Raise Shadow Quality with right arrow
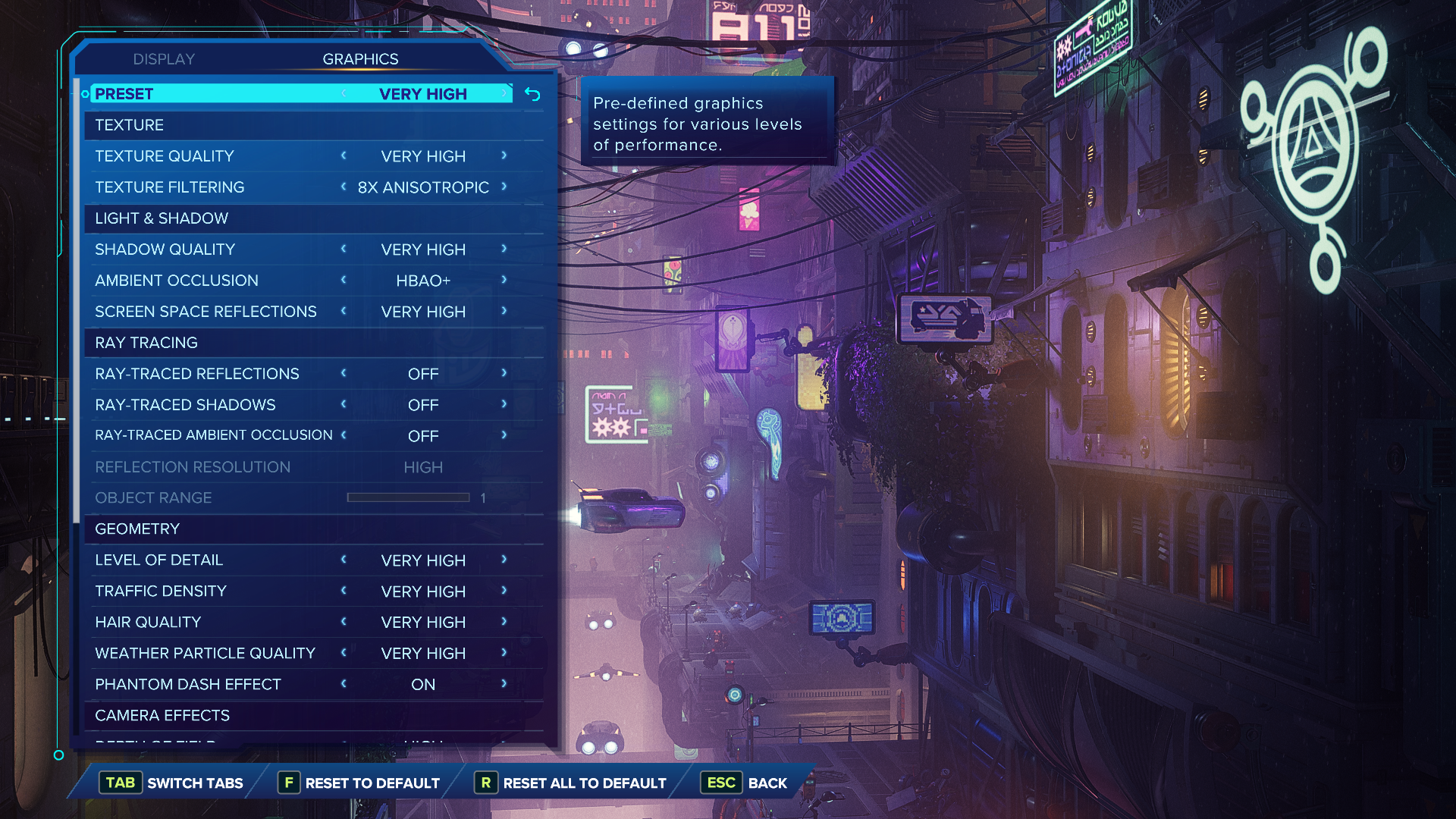 coord(504,249)
